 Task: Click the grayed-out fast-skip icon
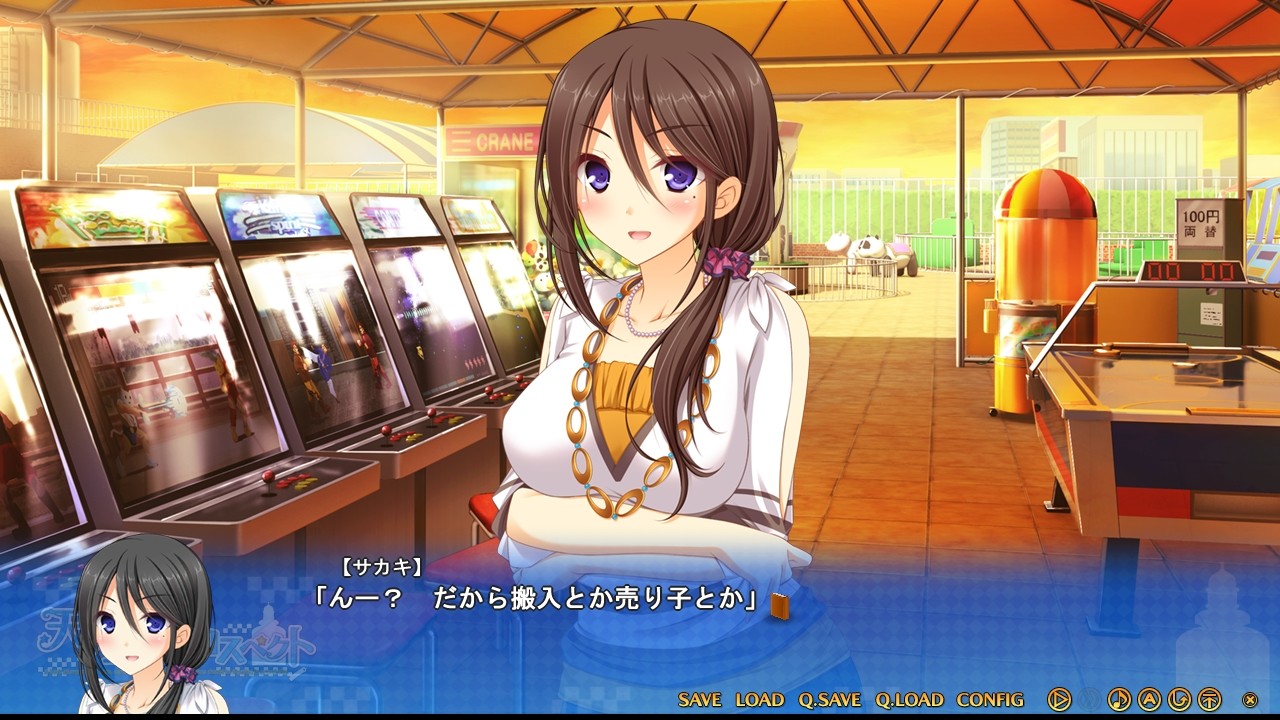coord(1089,699)
